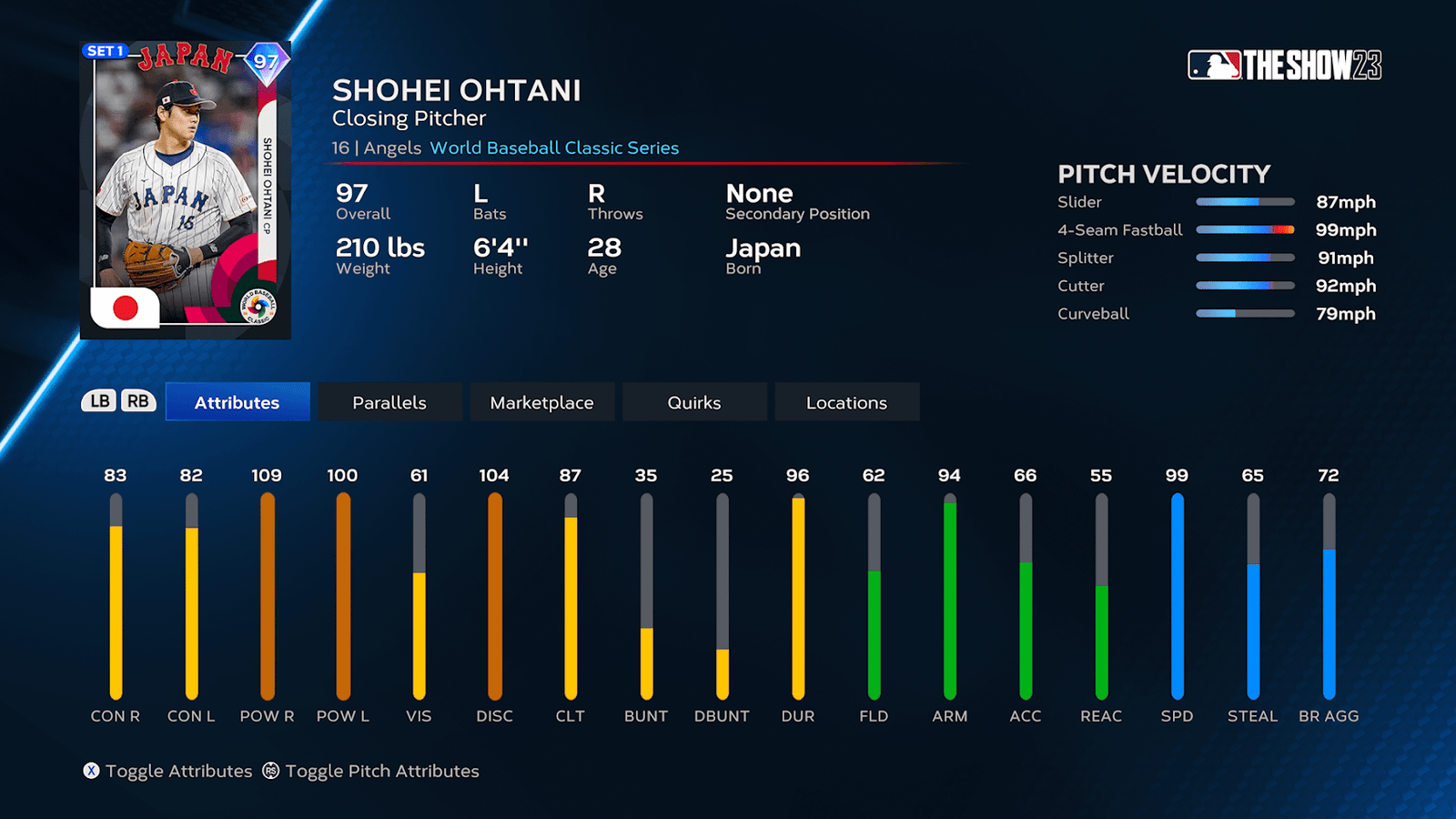Switch to the Marketplace tab
This screenshot has height=819, width=1456.
click(542, 401)
